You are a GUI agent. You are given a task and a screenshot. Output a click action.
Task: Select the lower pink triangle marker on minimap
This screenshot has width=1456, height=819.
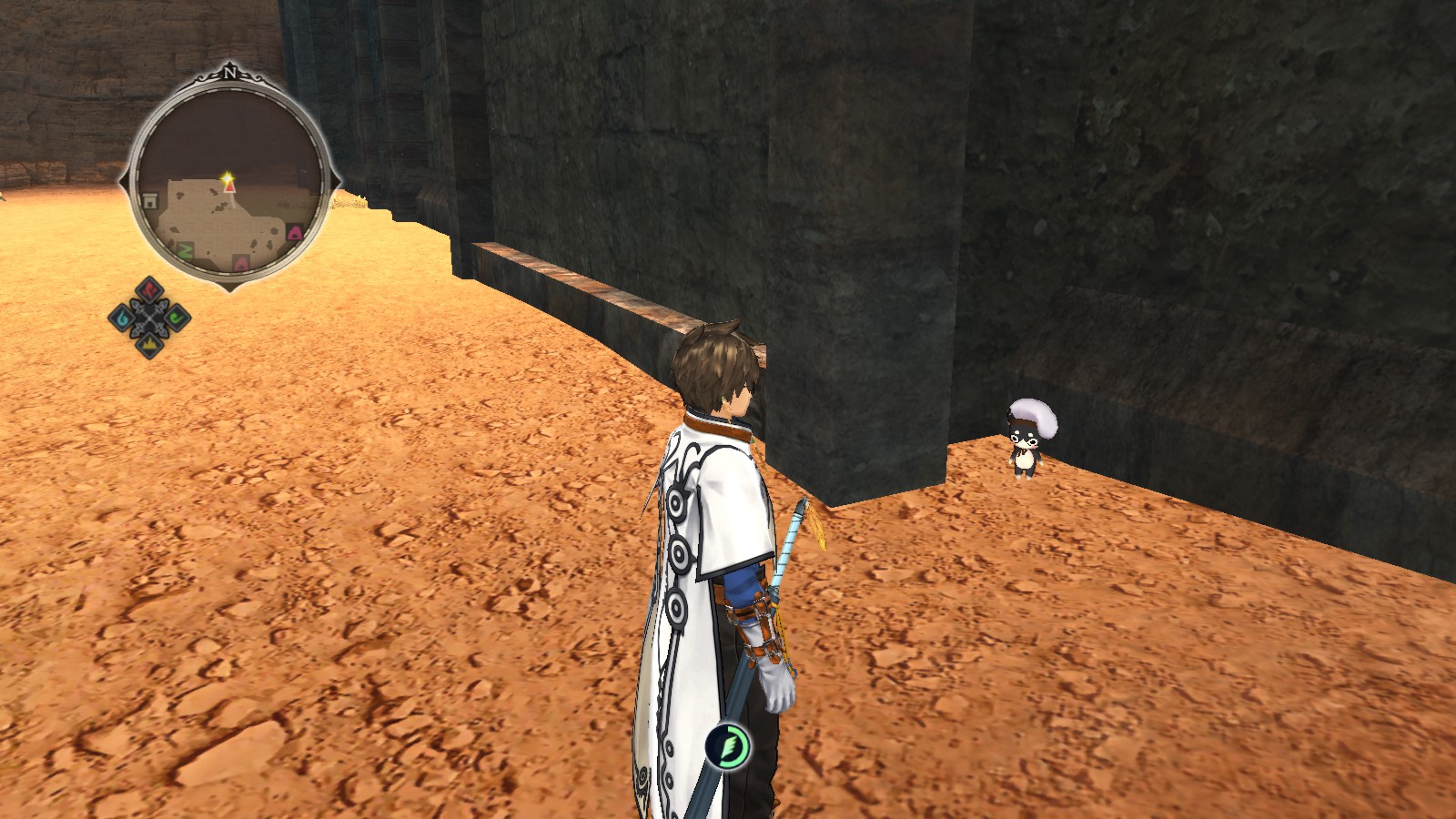pyautogui.click(x=240, y=263)
